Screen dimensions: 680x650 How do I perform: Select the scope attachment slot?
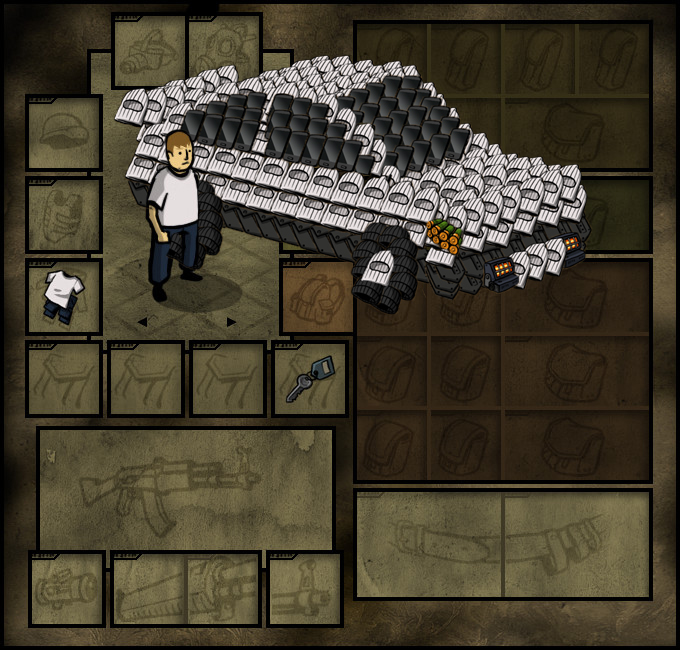[x=67, y=589]
